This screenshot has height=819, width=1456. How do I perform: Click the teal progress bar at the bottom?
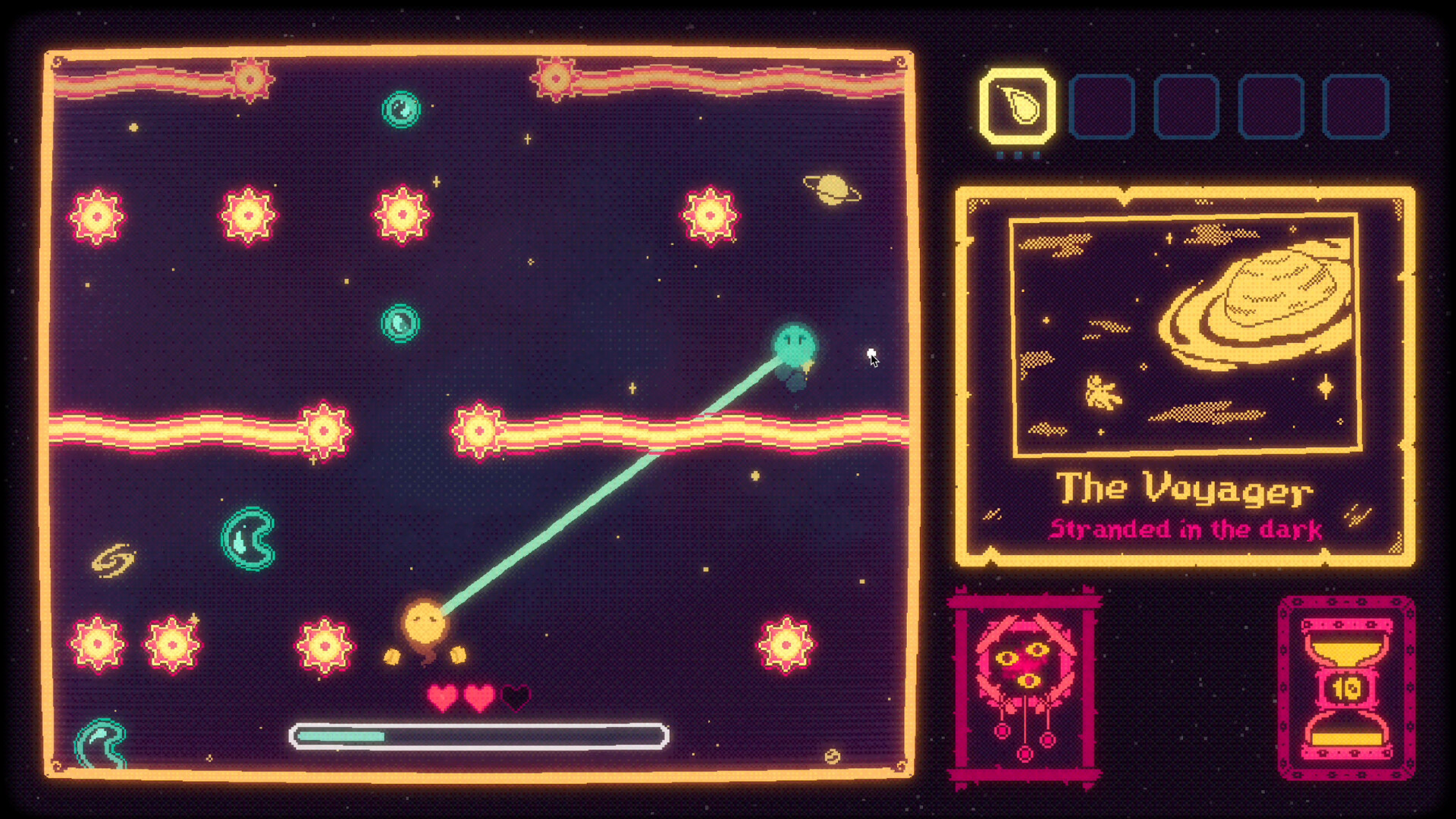coord(341,735)
